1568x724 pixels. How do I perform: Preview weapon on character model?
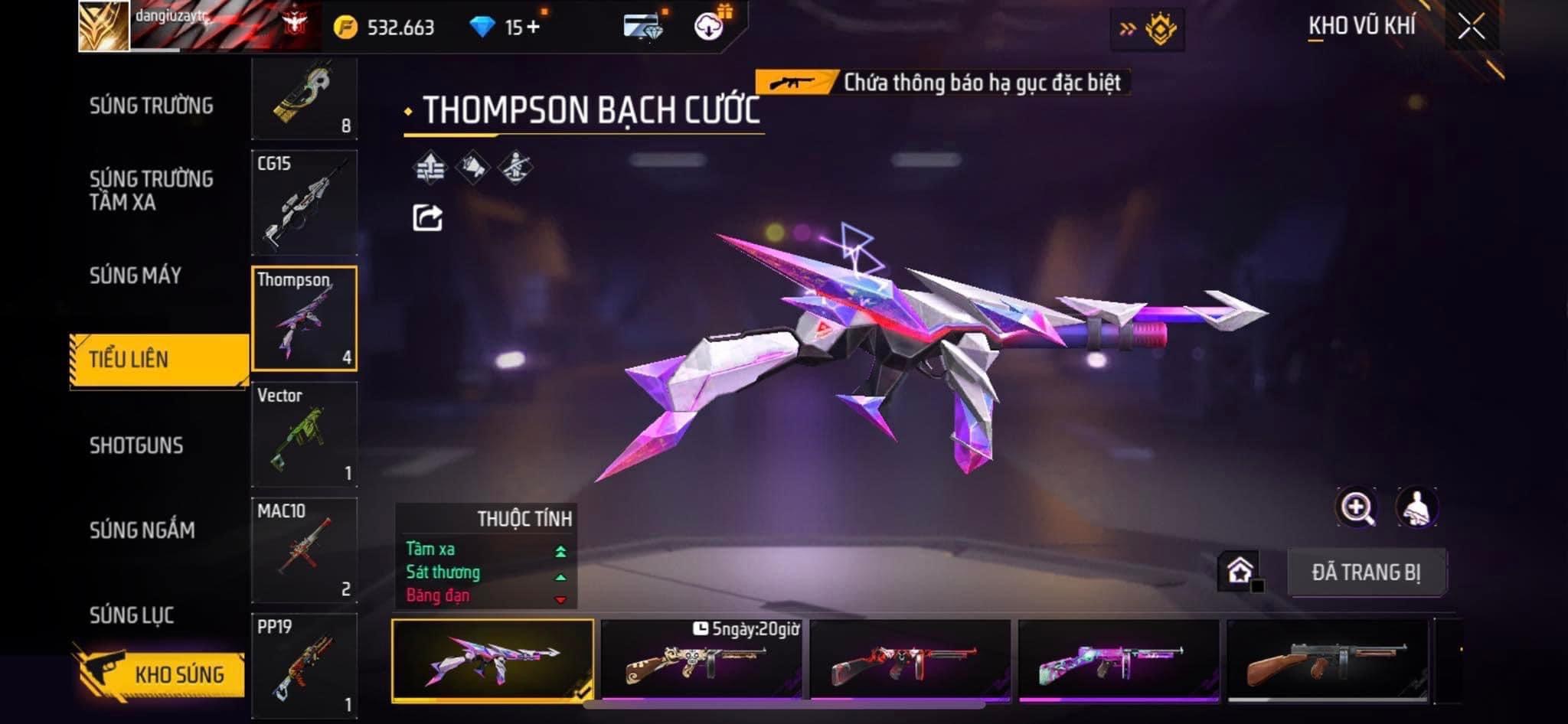[1416, 507]
